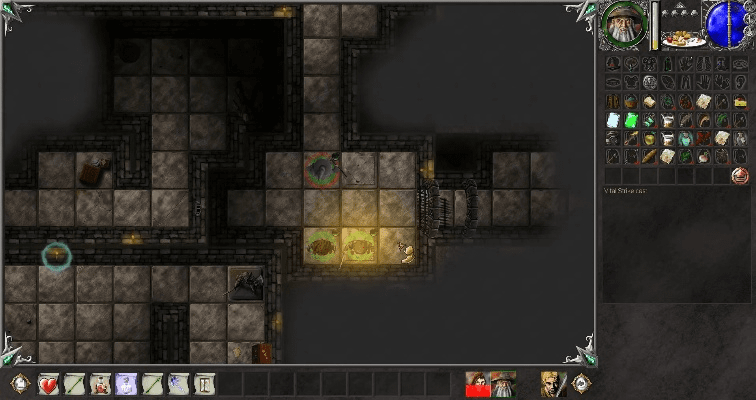The image size is (756, 400).
Task: Click the blue mana orb
Action: (x=727, y=23)
